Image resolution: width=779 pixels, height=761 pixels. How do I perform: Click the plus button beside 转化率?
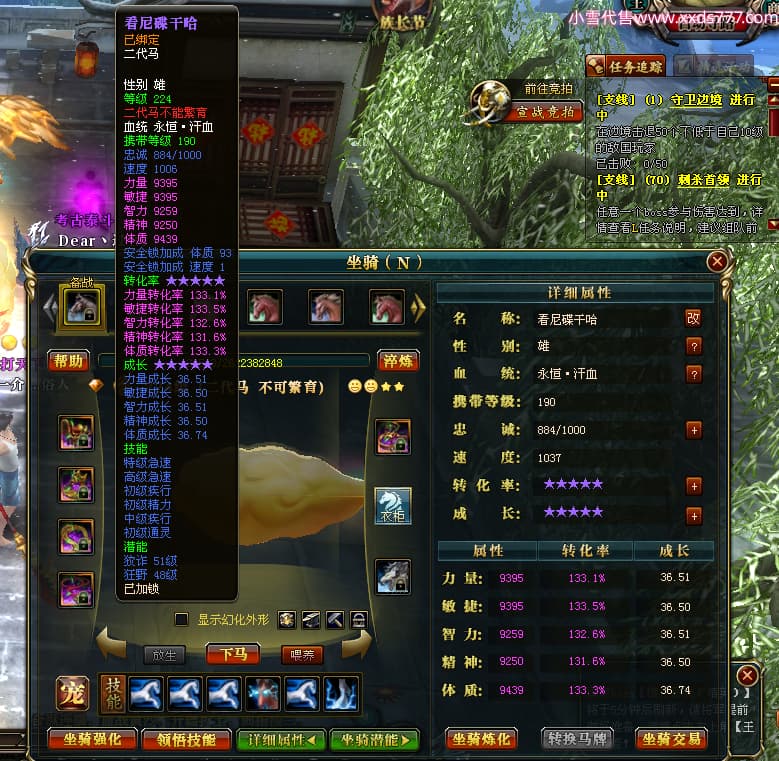point(693,486)
